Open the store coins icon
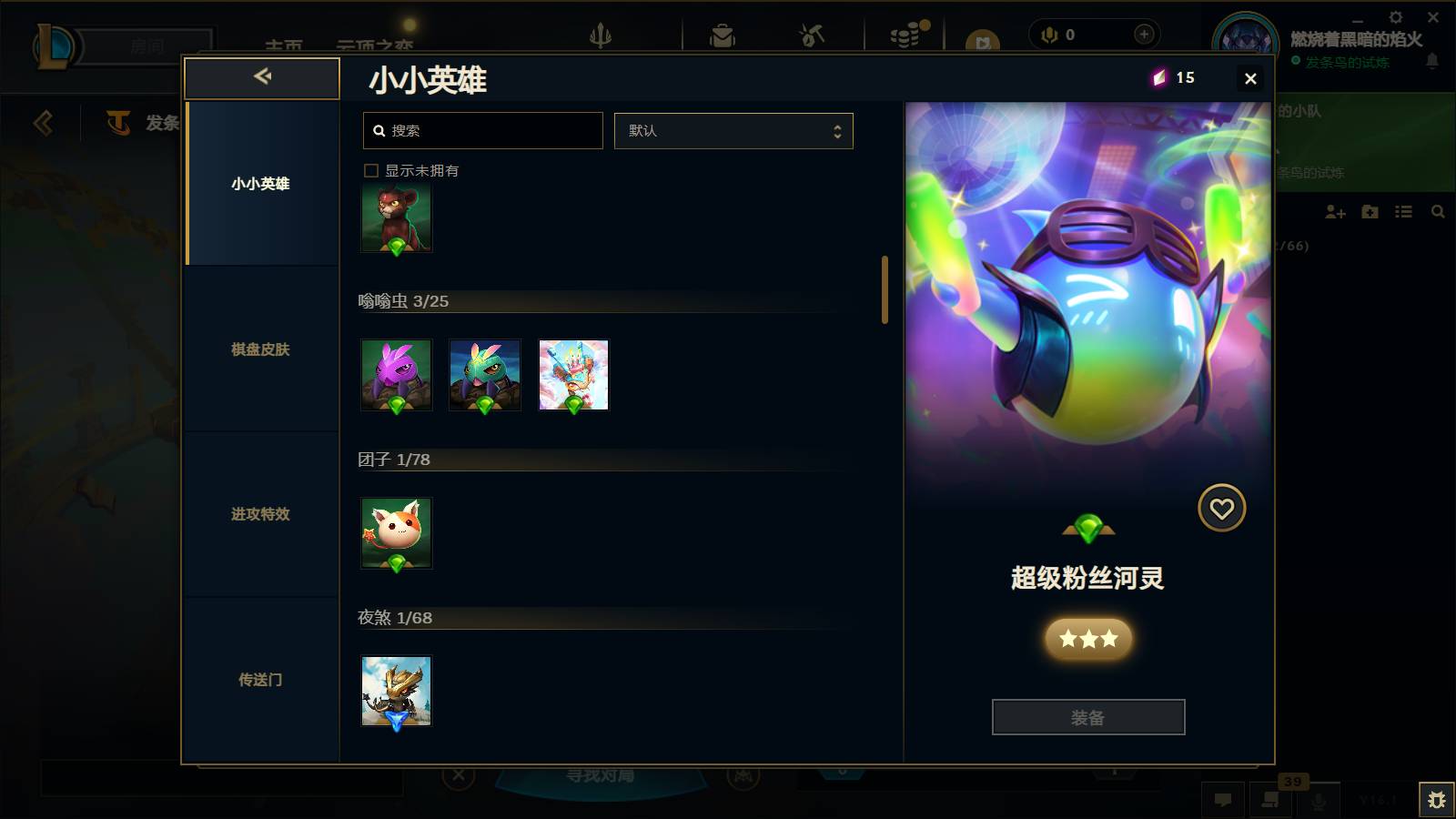 (x=905, y=36)
